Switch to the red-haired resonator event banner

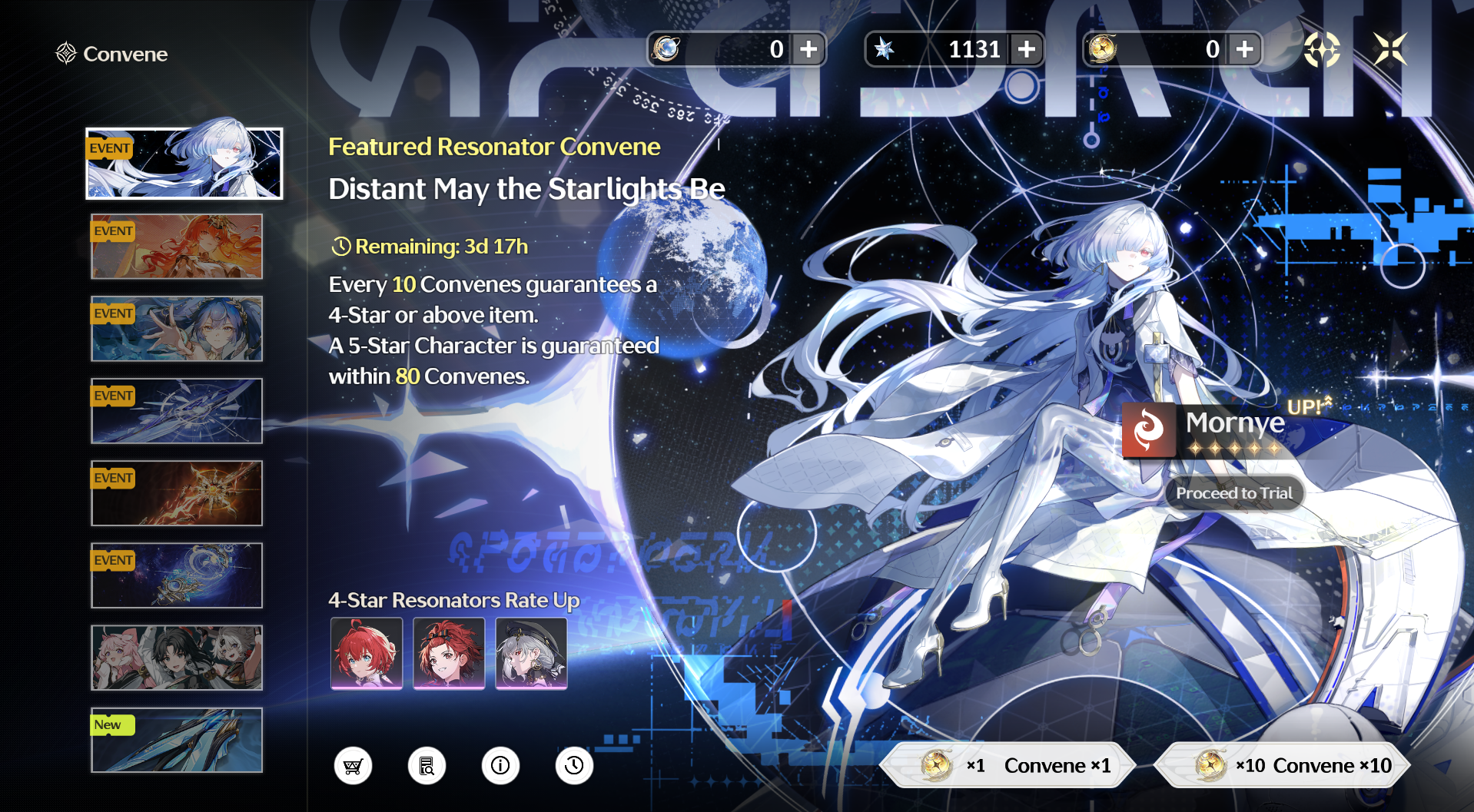177,247
